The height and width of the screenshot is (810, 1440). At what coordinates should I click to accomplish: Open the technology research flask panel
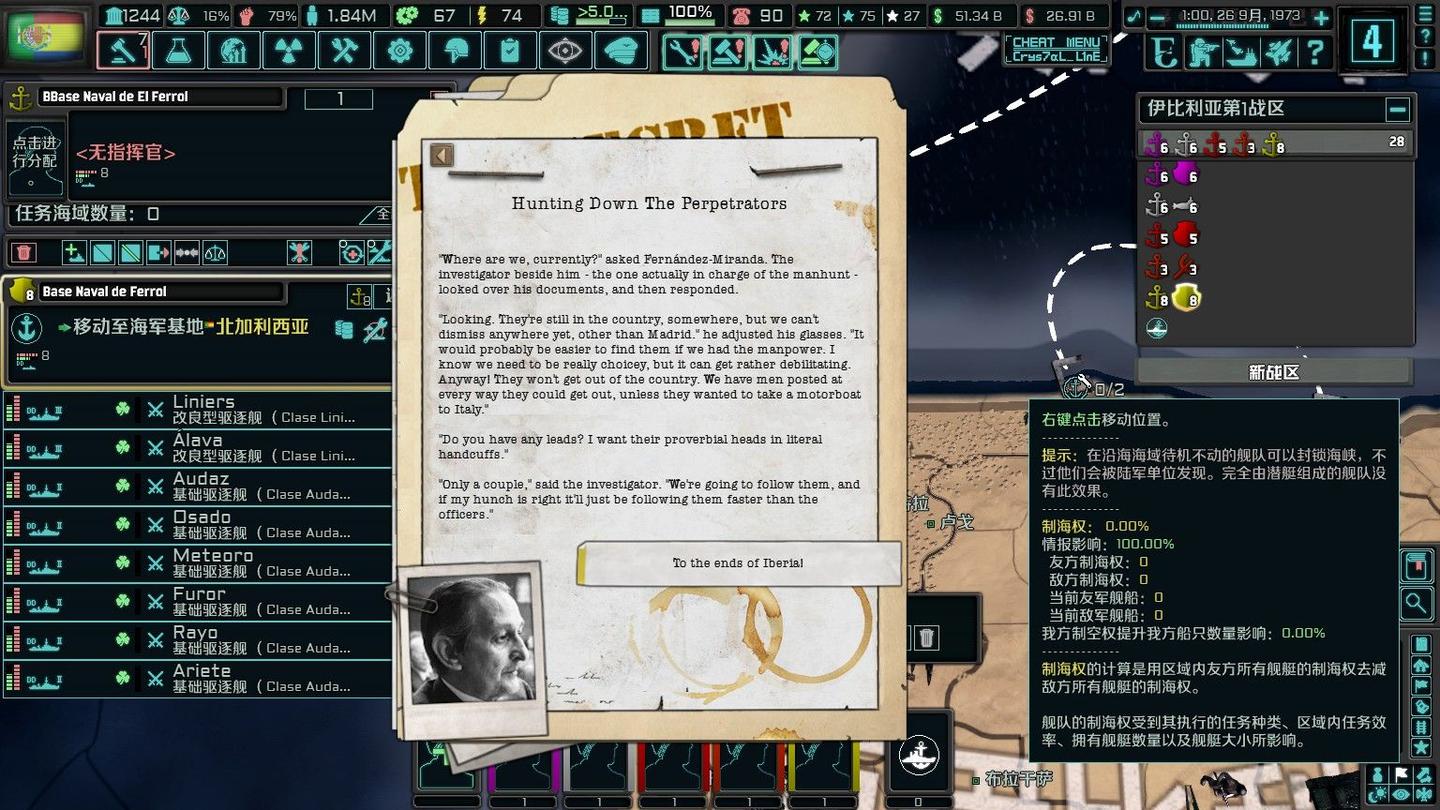pyautogui.click(x=178, y=50)
